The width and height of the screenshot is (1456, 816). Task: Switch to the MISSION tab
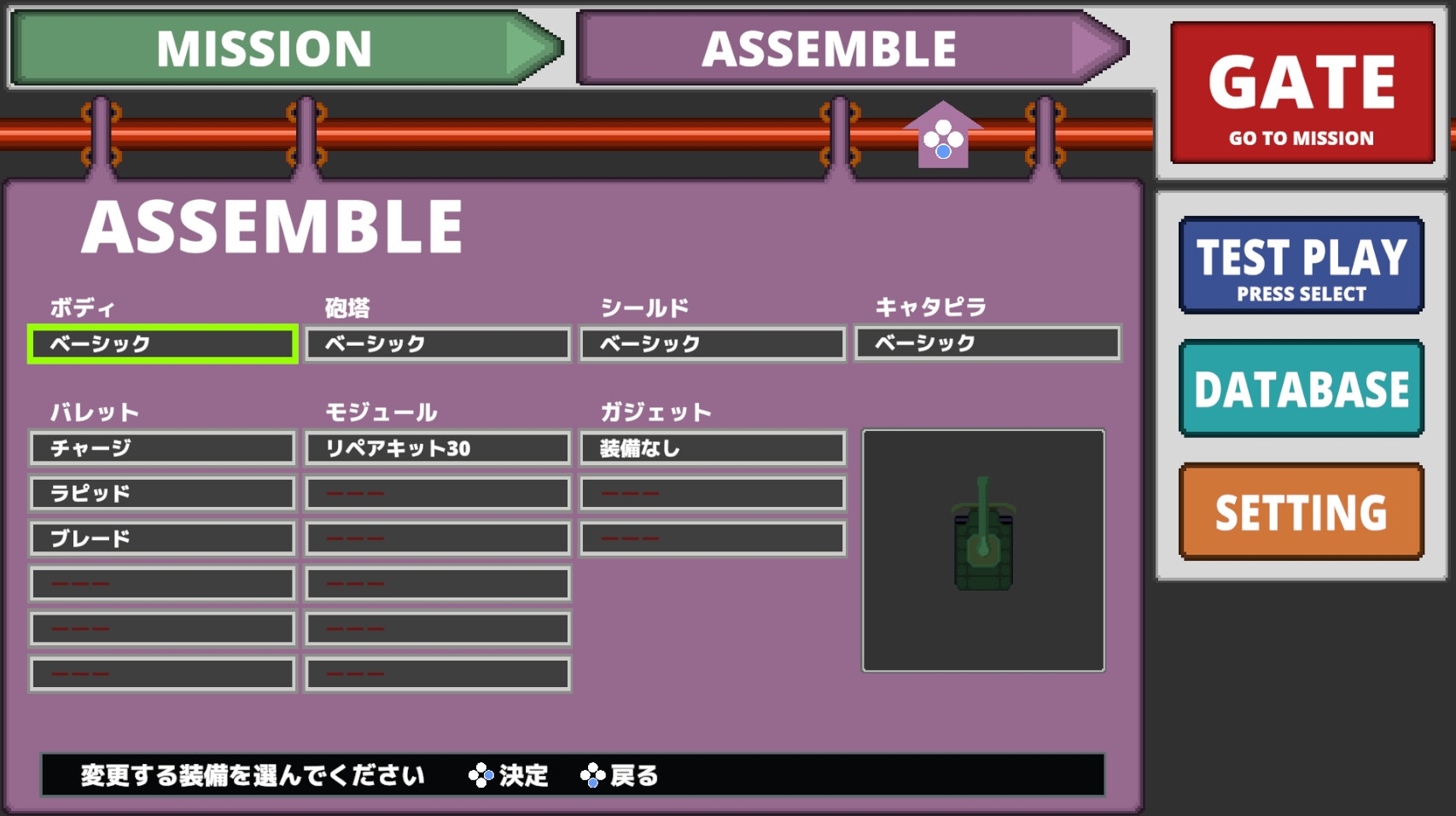point(265,49)
